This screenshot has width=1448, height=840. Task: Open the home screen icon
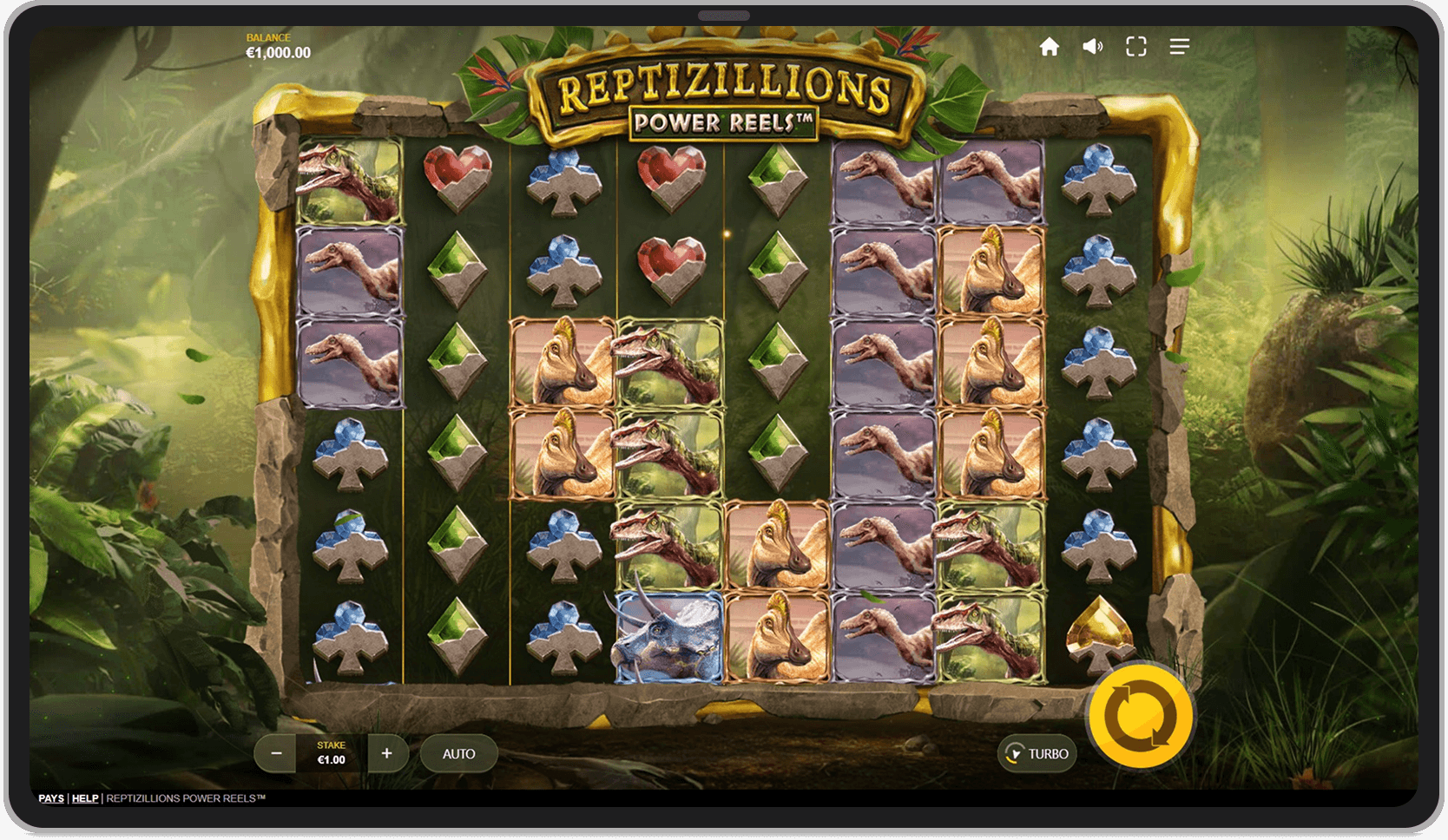click(x=1050, y=47)
